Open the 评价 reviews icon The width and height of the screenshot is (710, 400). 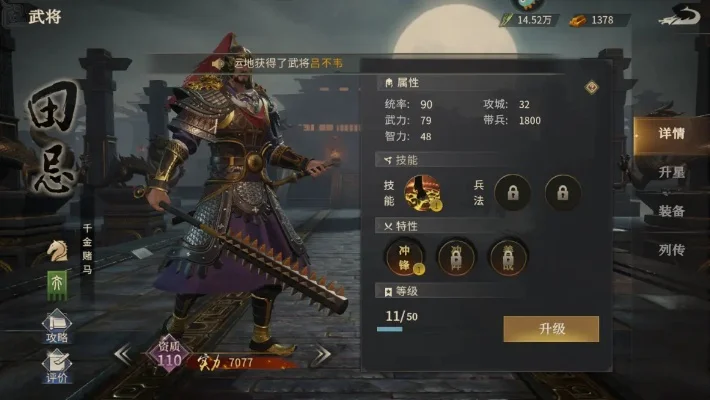[56, 367]
